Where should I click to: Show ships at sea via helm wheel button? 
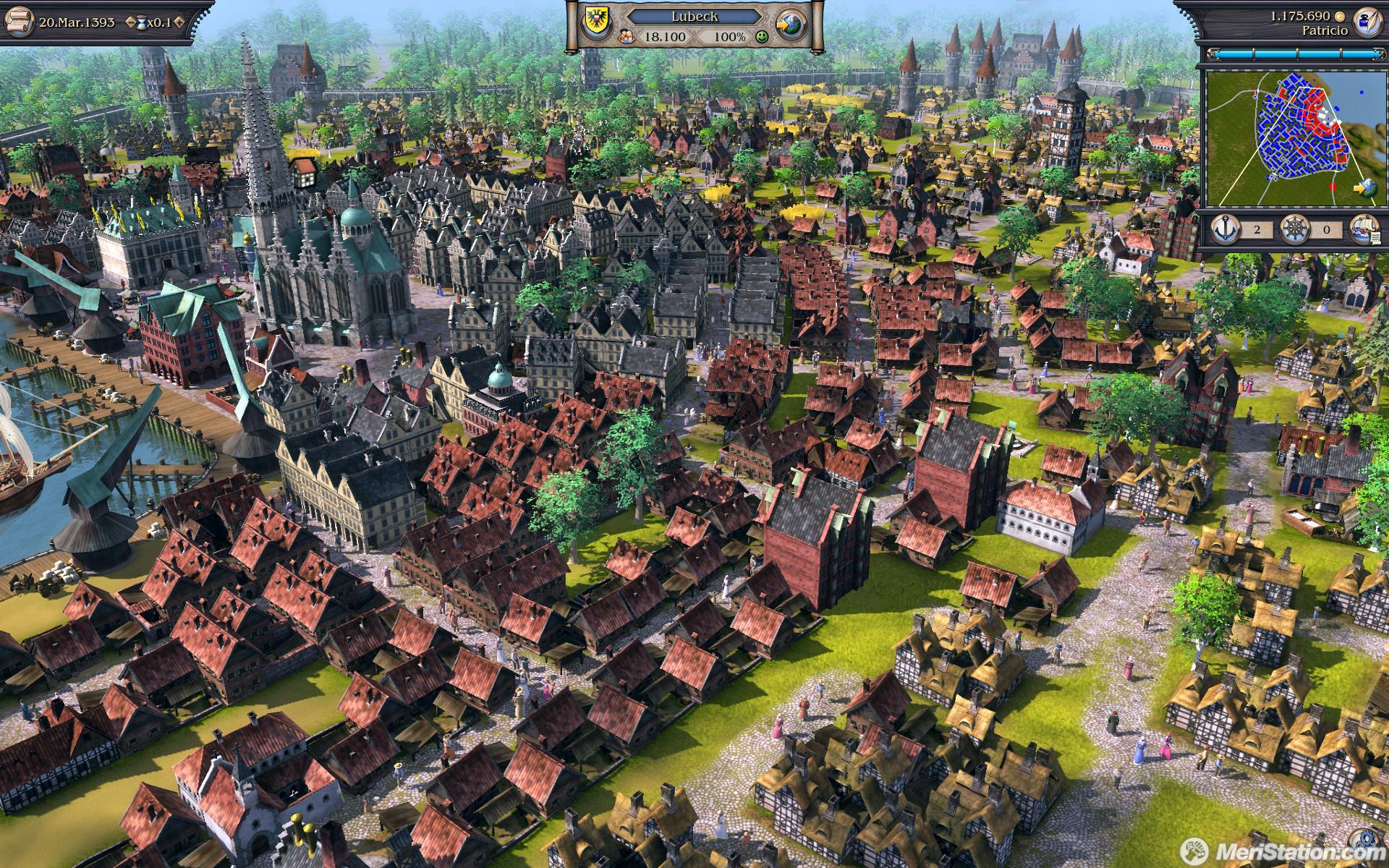(1294, 231)
